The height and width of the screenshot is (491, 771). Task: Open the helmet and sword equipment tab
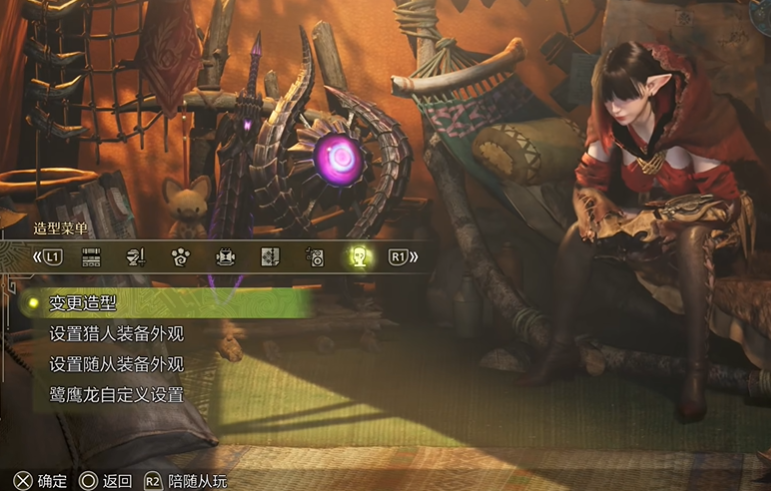[136, 257]
